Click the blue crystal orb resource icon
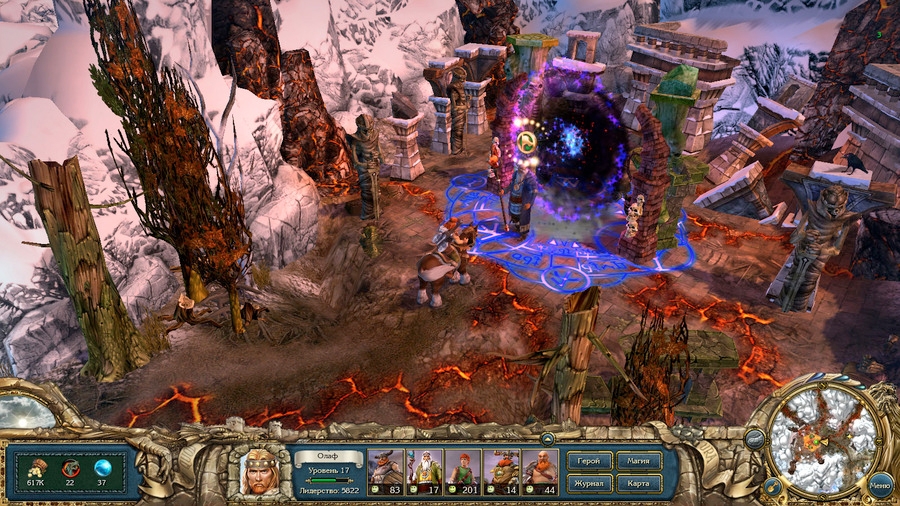Image resolution: width=900 pixels, height=506 pixels. pos(101,467)
